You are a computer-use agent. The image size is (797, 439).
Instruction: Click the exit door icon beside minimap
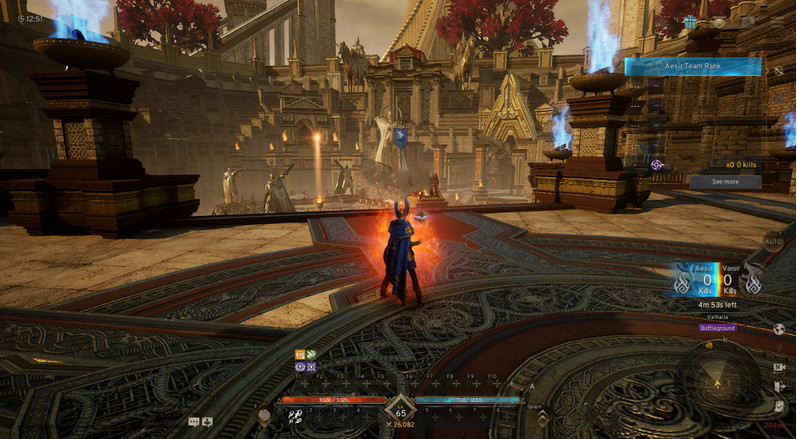pos(779,386)
